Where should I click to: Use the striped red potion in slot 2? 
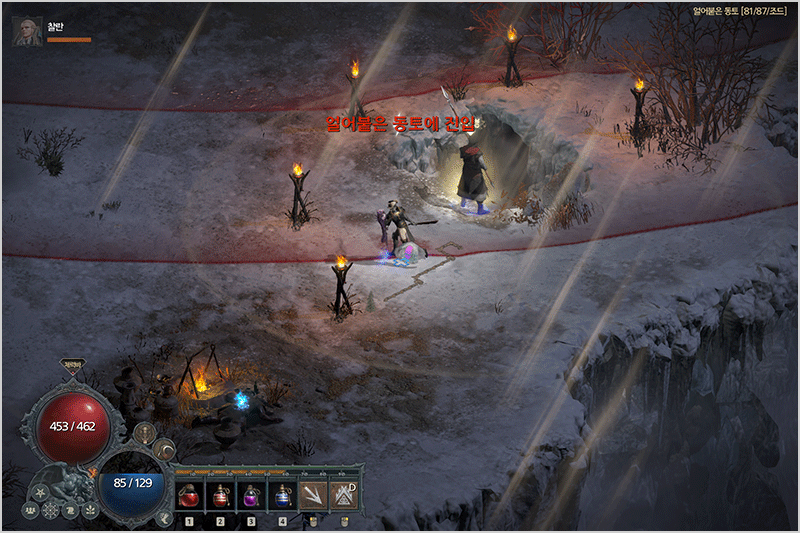pos(220,494)
